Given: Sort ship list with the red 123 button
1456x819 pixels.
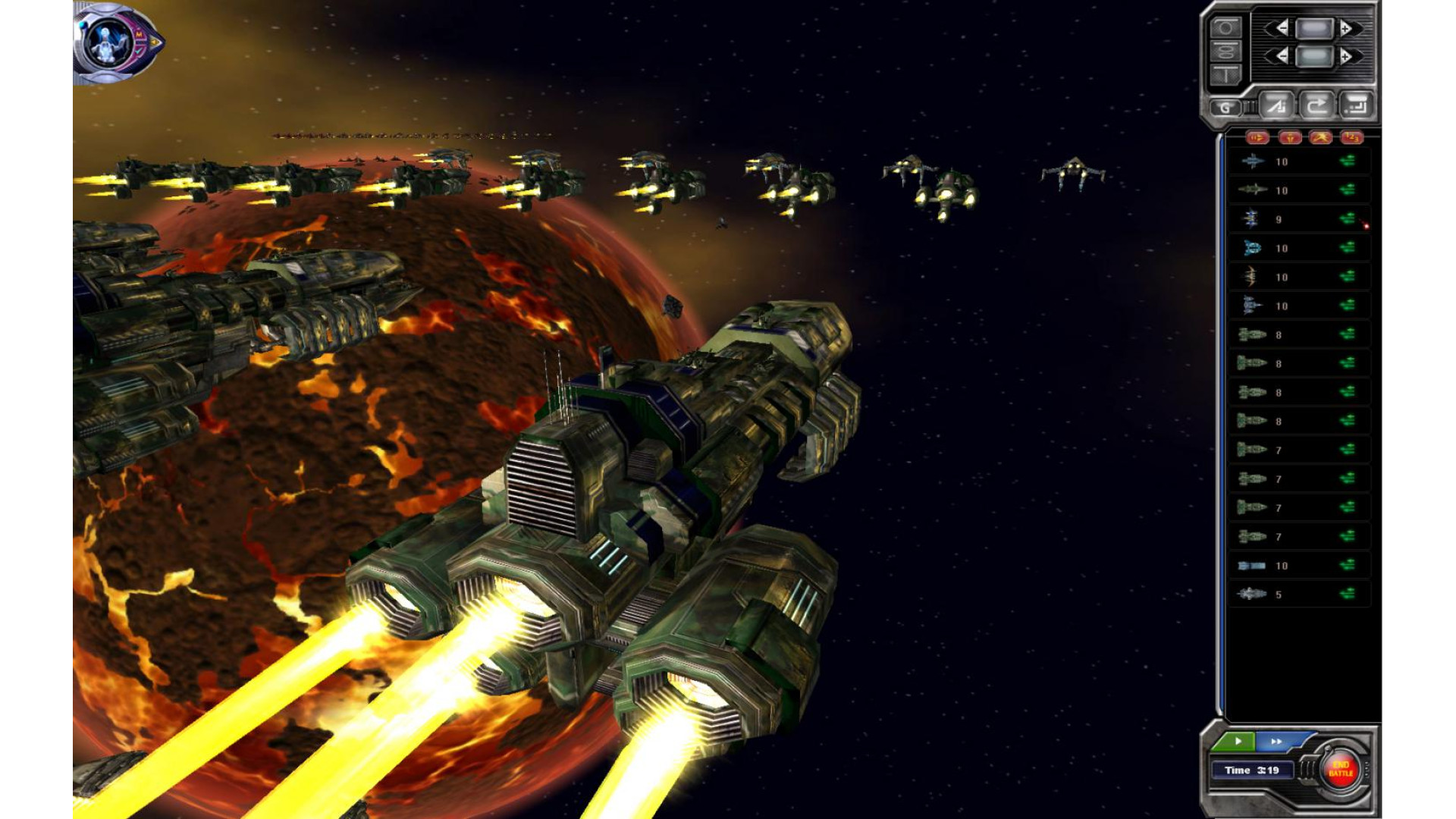Looking at the screenshot, I should coord(1351,137).
